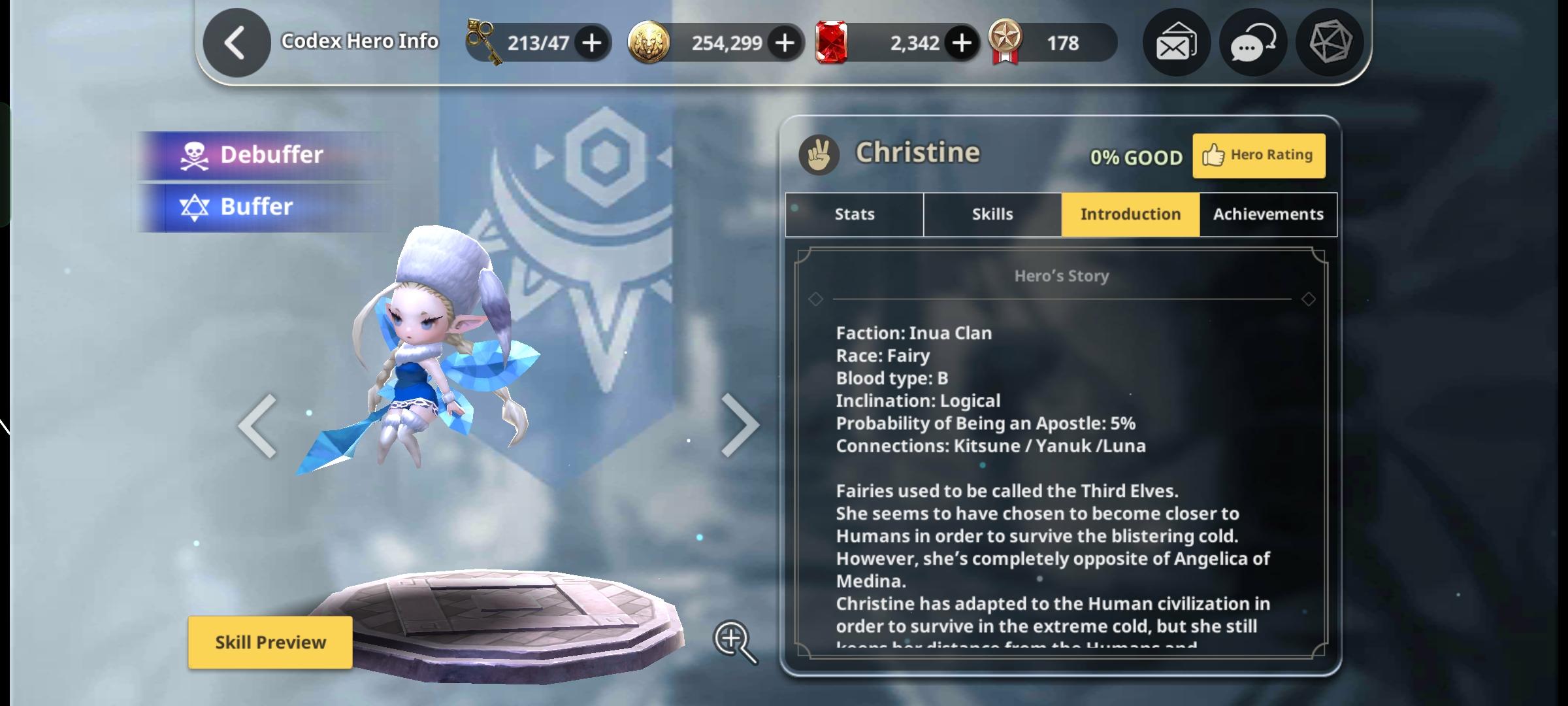
Task: Click the 0% GOOD rating indicator
Action: tap(1137, 157)
